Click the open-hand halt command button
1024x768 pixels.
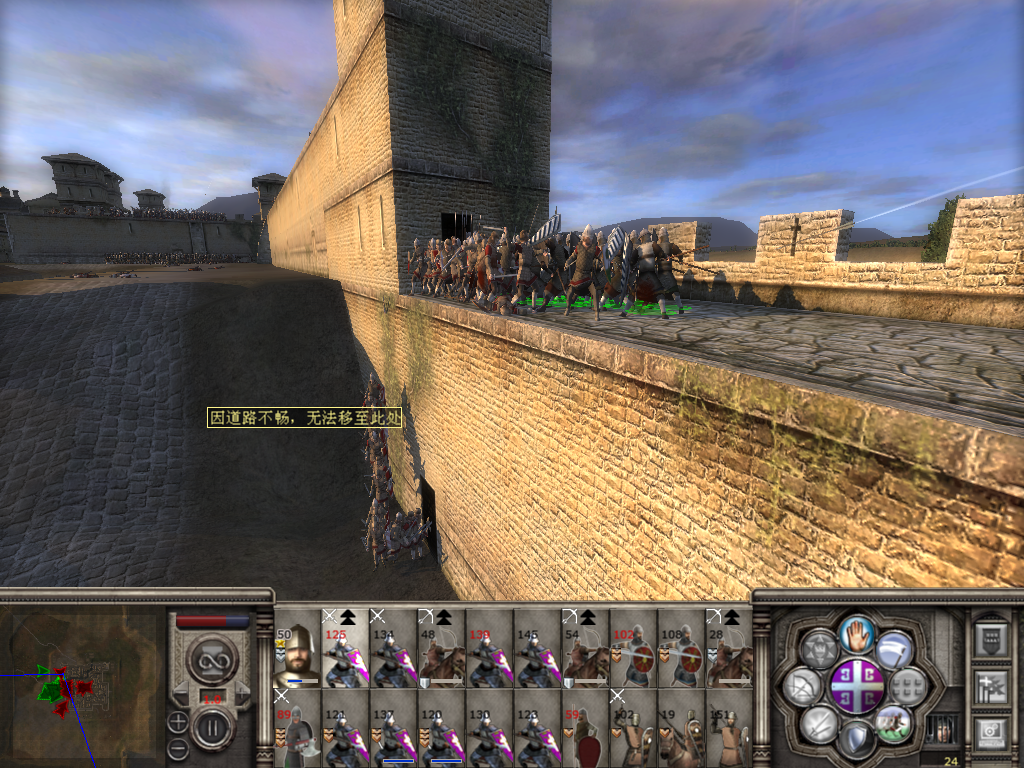pyautogui.click(x=858, y=632)
